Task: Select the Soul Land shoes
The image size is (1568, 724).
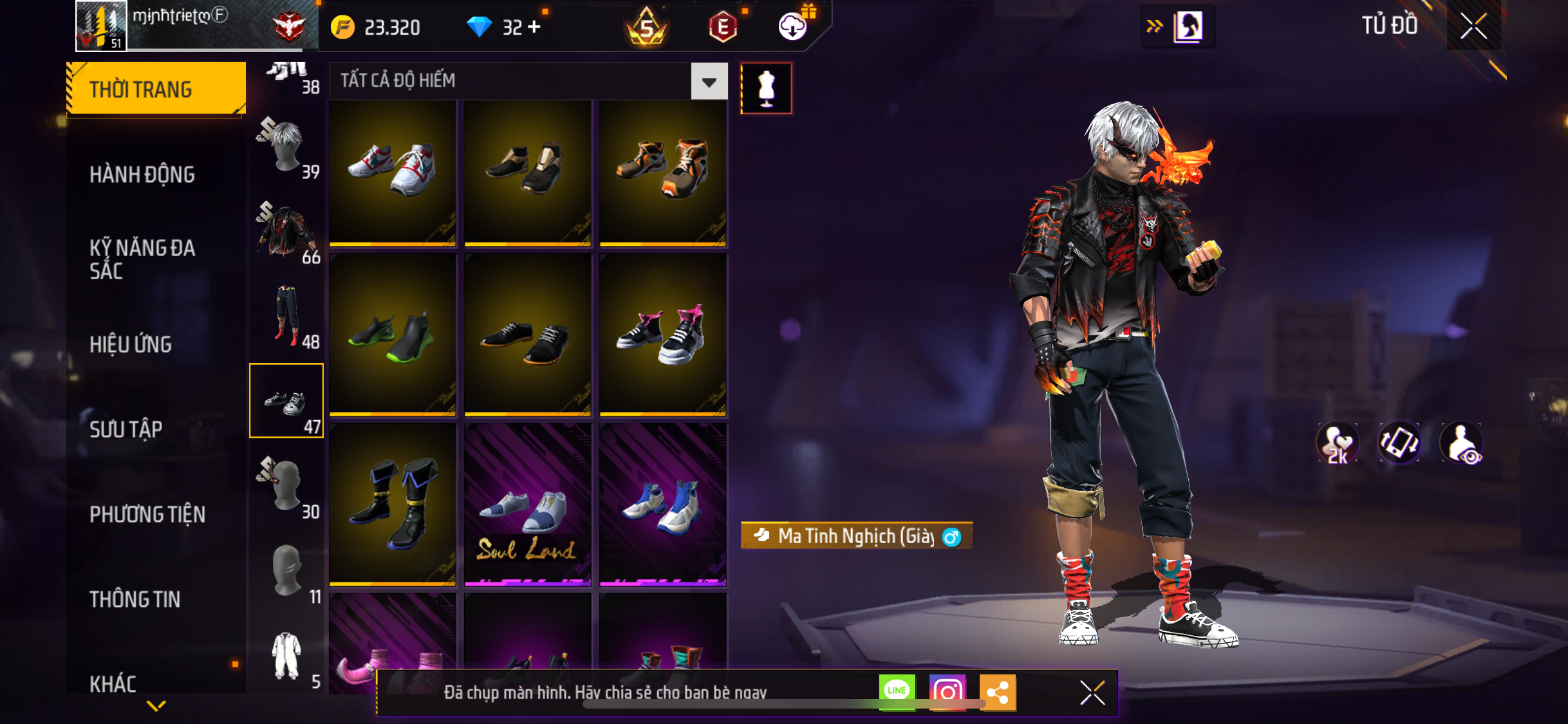Action: [528, 505]
